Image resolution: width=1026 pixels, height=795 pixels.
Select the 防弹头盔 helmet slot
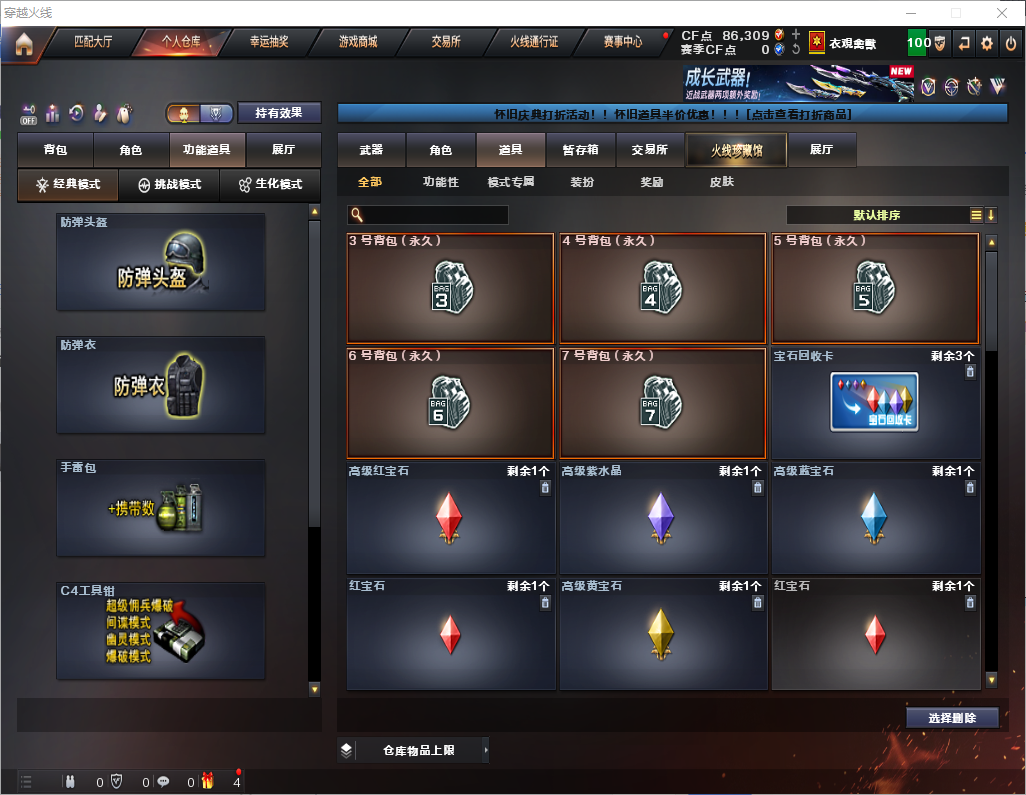[x=161, y=262]
